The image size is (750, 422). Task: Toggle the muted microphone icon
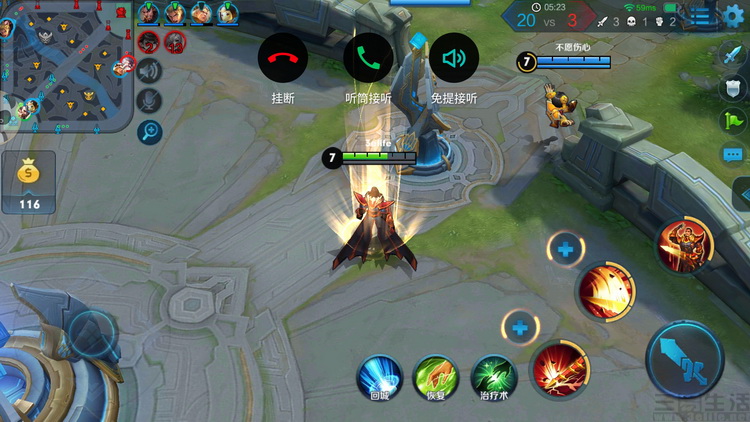tap(150, 100)
